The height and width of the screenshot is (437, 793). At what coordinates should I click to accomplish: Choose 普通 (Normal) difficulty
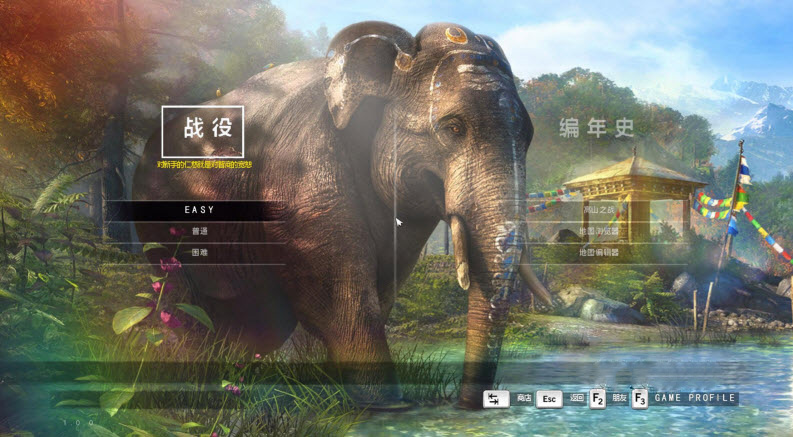click(x=199, y=231)
